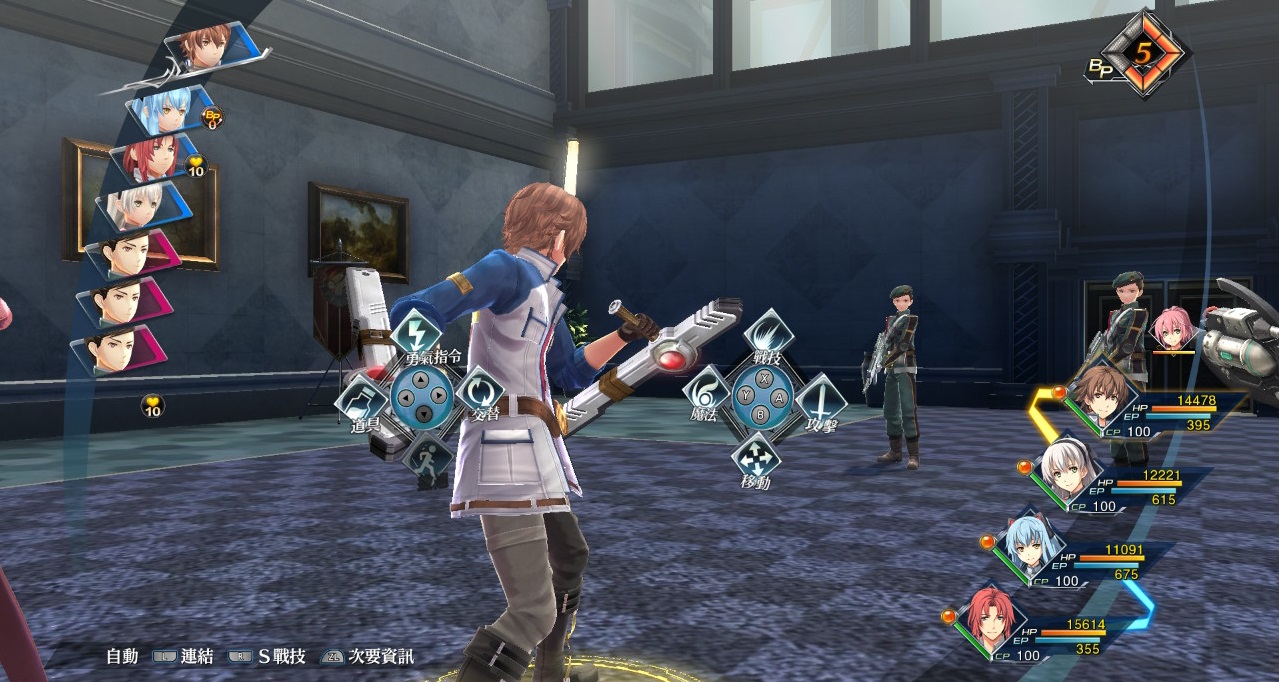The height and width of the screenshot is (682, 1279).
Task: Toggle 自動 auto battle
Action: point(122,657)
